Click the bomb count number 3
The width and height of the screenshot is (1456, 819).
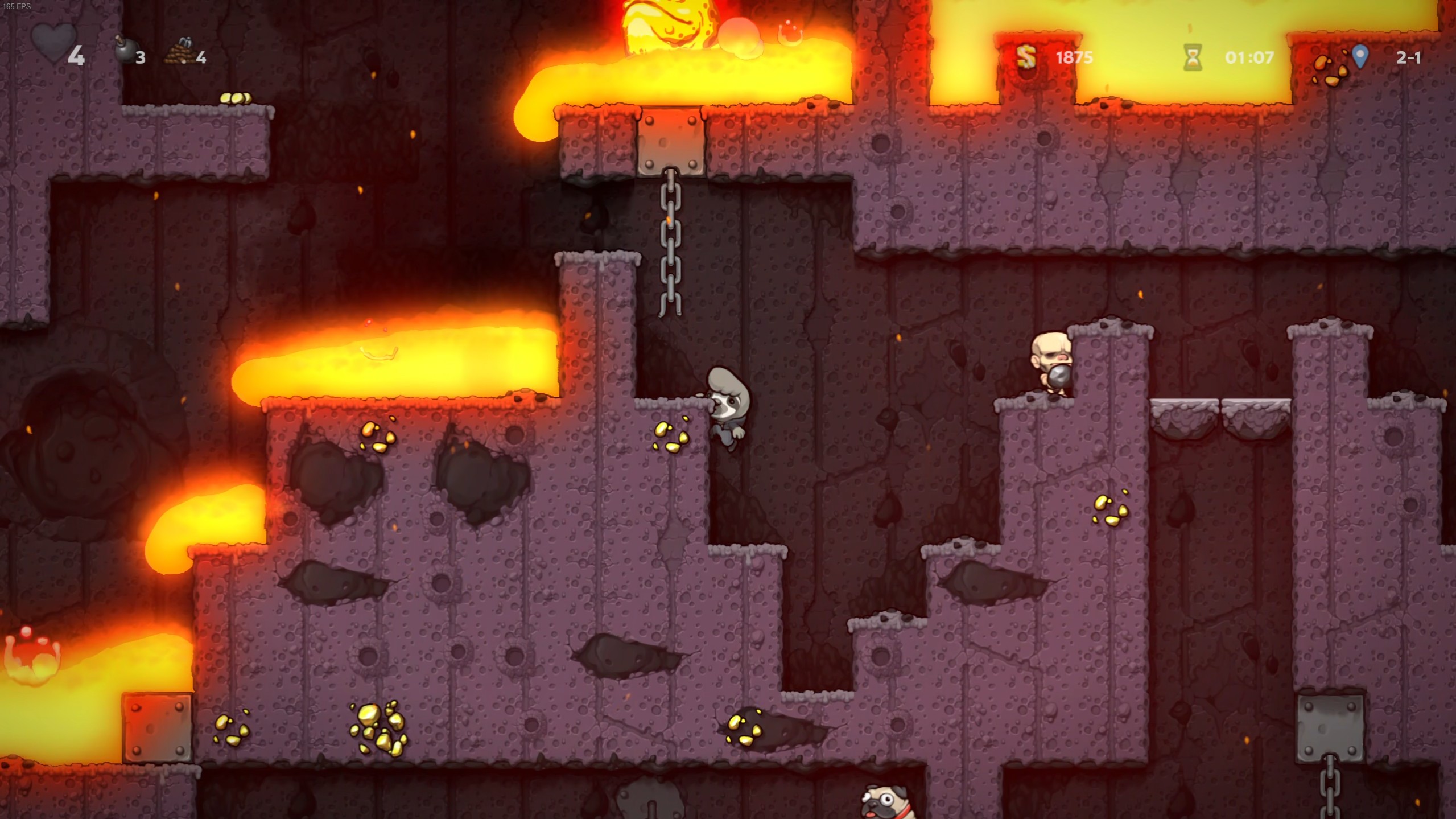pos(140,58)
